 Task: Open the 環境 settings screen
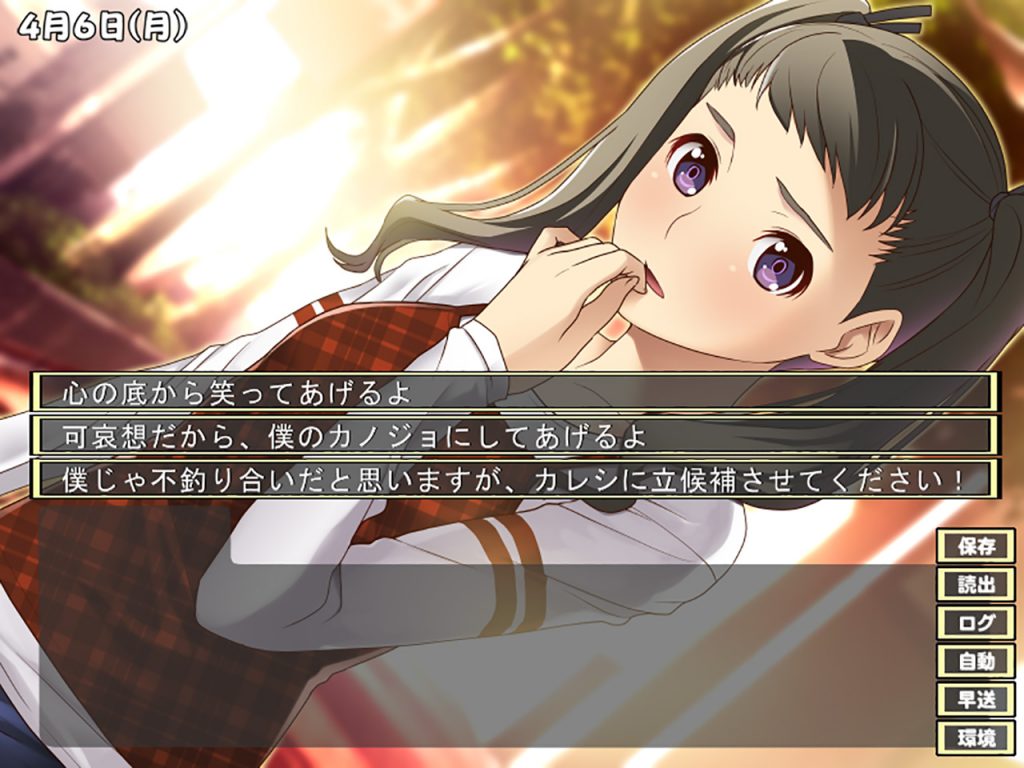[x=975, y=738]
